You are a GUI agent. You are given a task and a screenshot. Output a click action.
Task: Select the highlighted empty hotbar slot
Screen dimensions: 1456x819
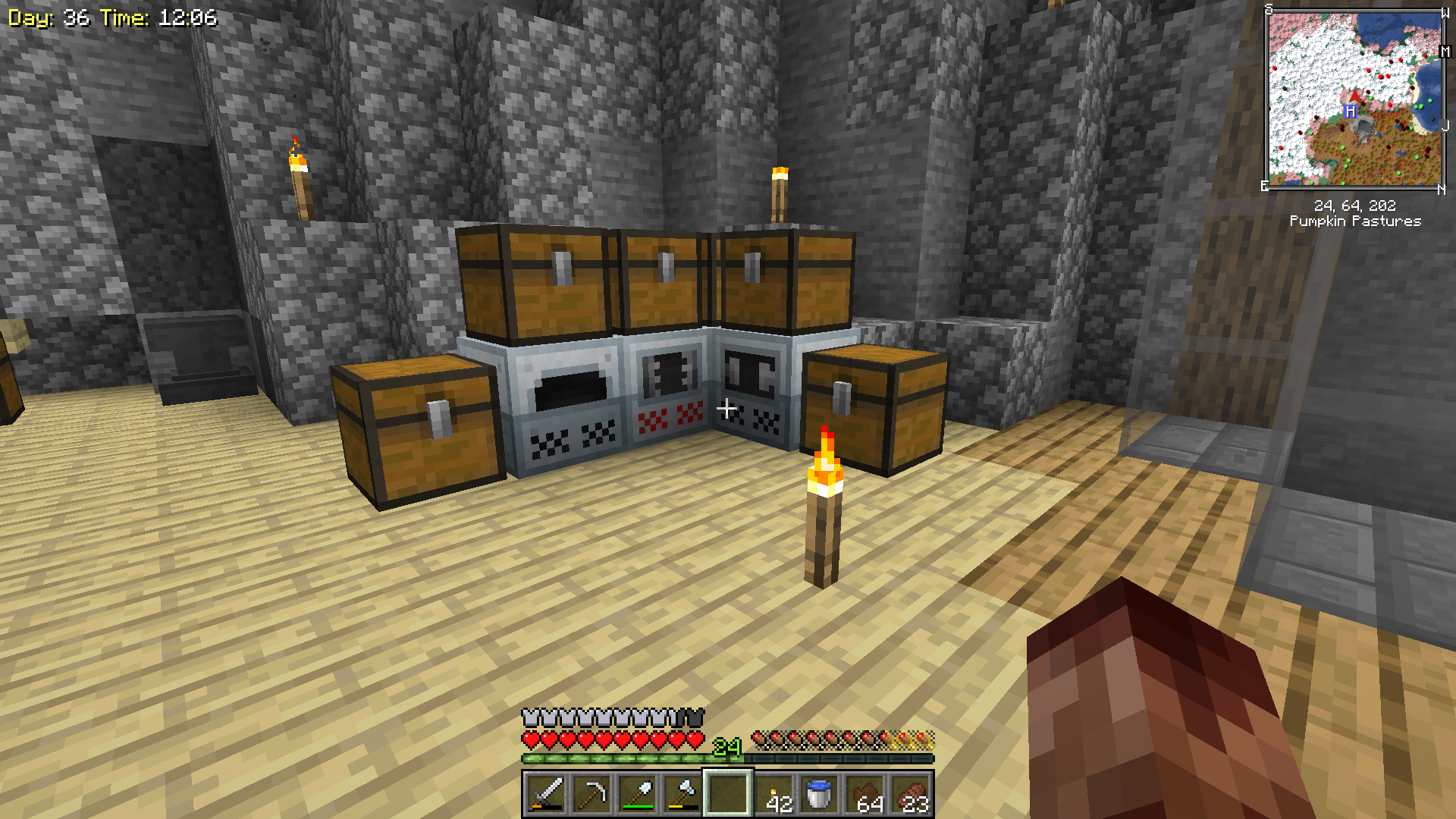tap(728, 794)
